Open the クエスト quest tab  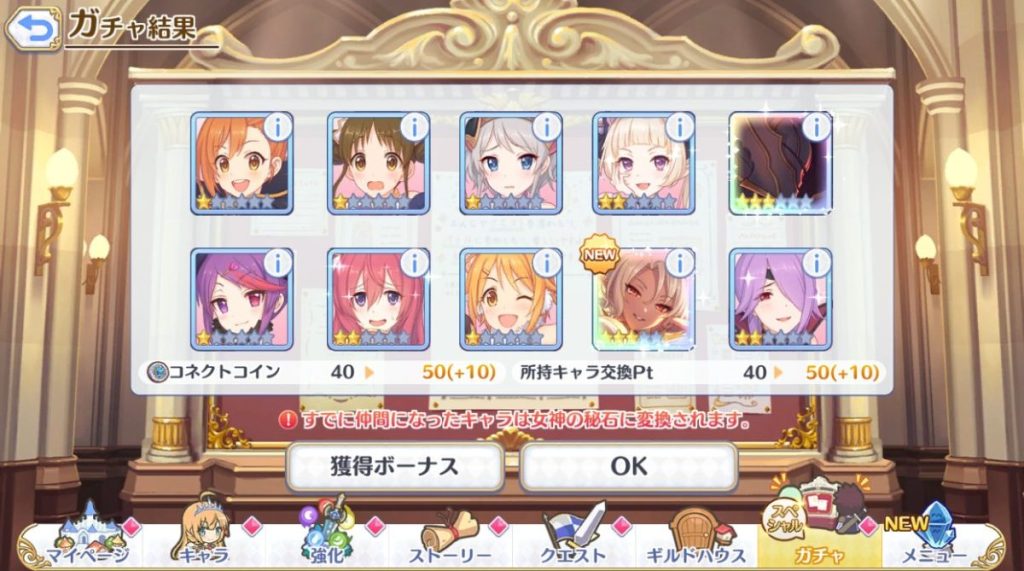[574, 541]
